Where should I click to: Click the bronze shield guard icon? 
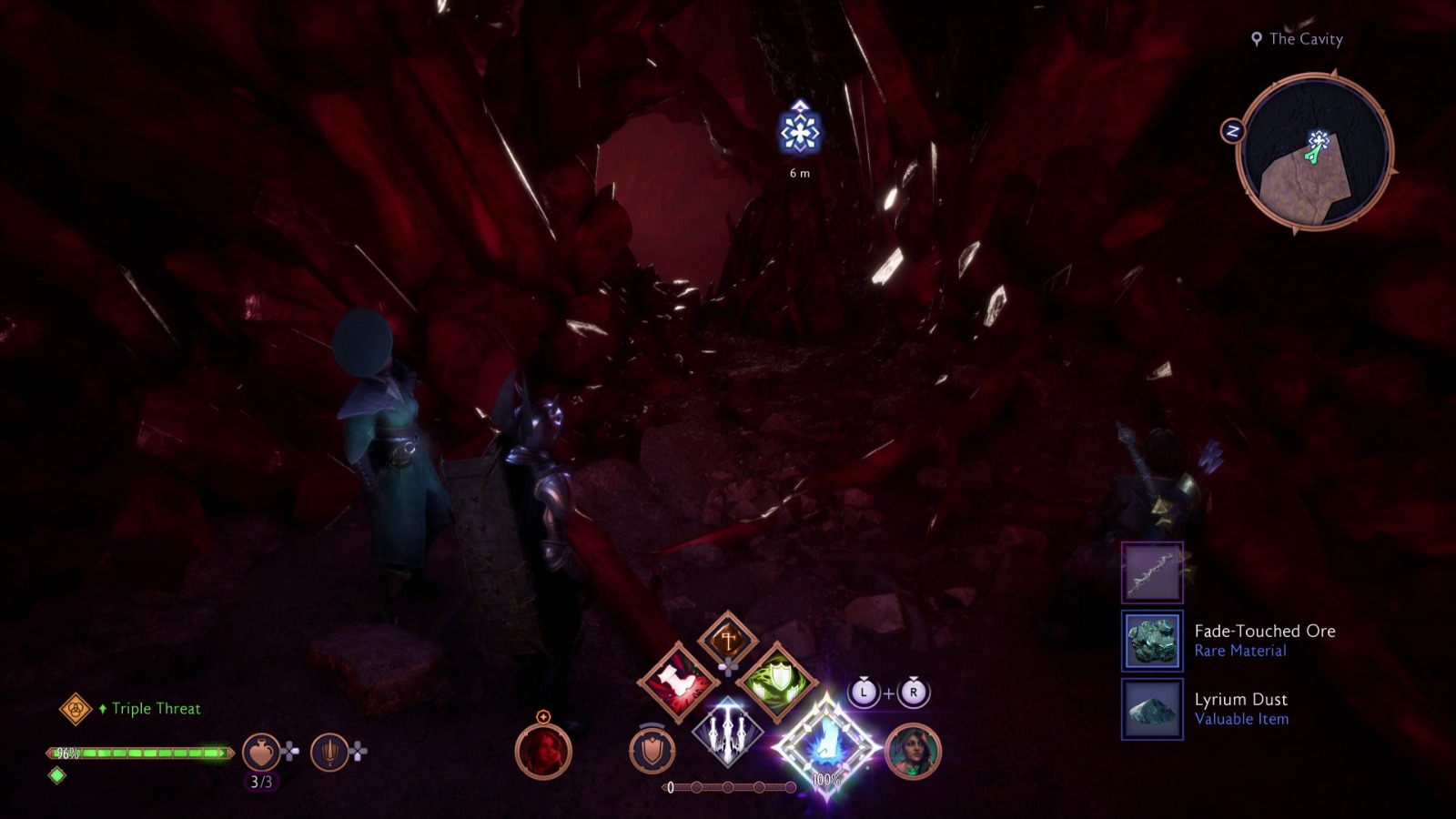point(652,749)
